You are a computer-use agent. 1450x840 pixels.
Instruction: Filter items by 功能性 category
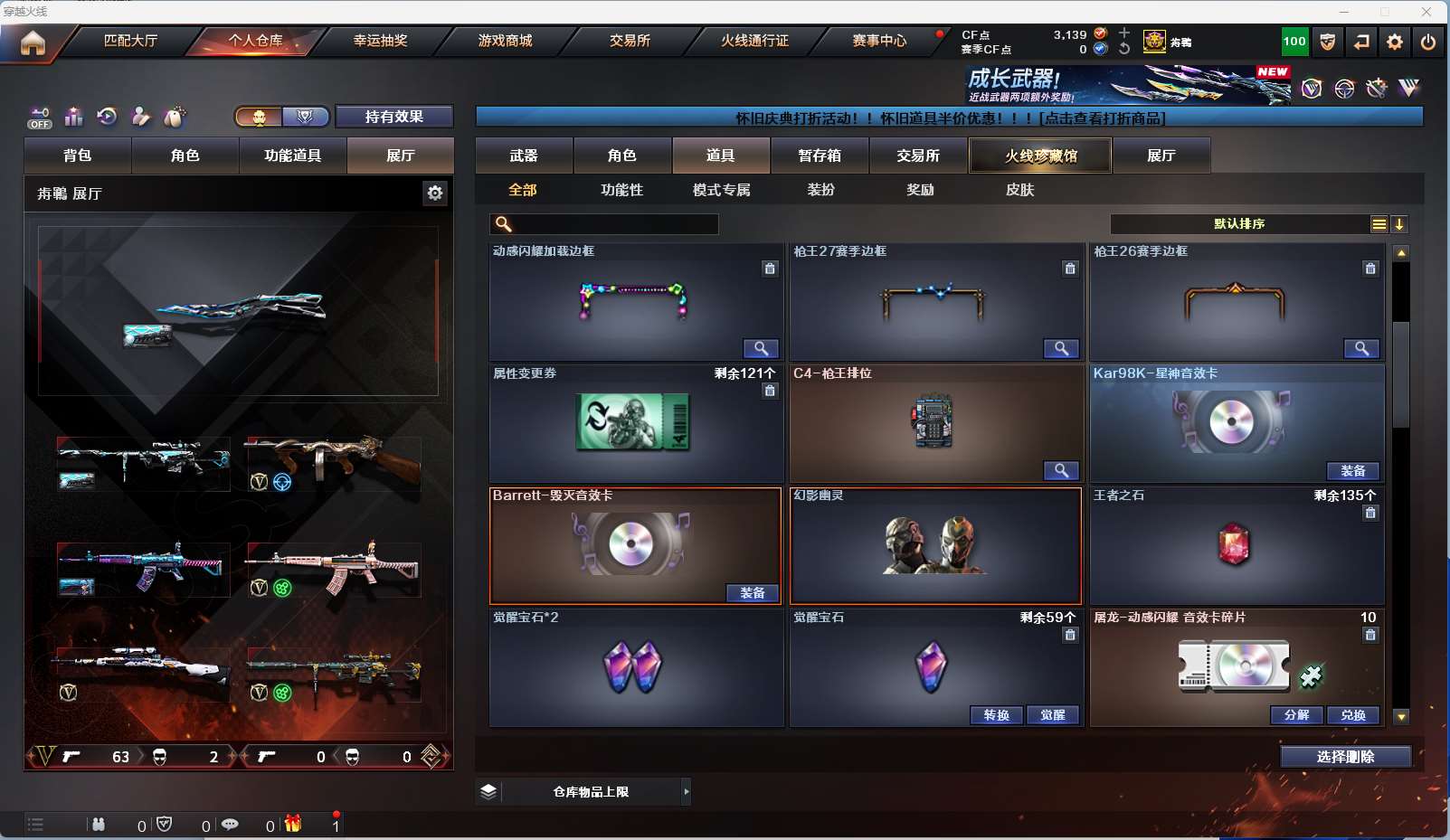coord(621,190)
